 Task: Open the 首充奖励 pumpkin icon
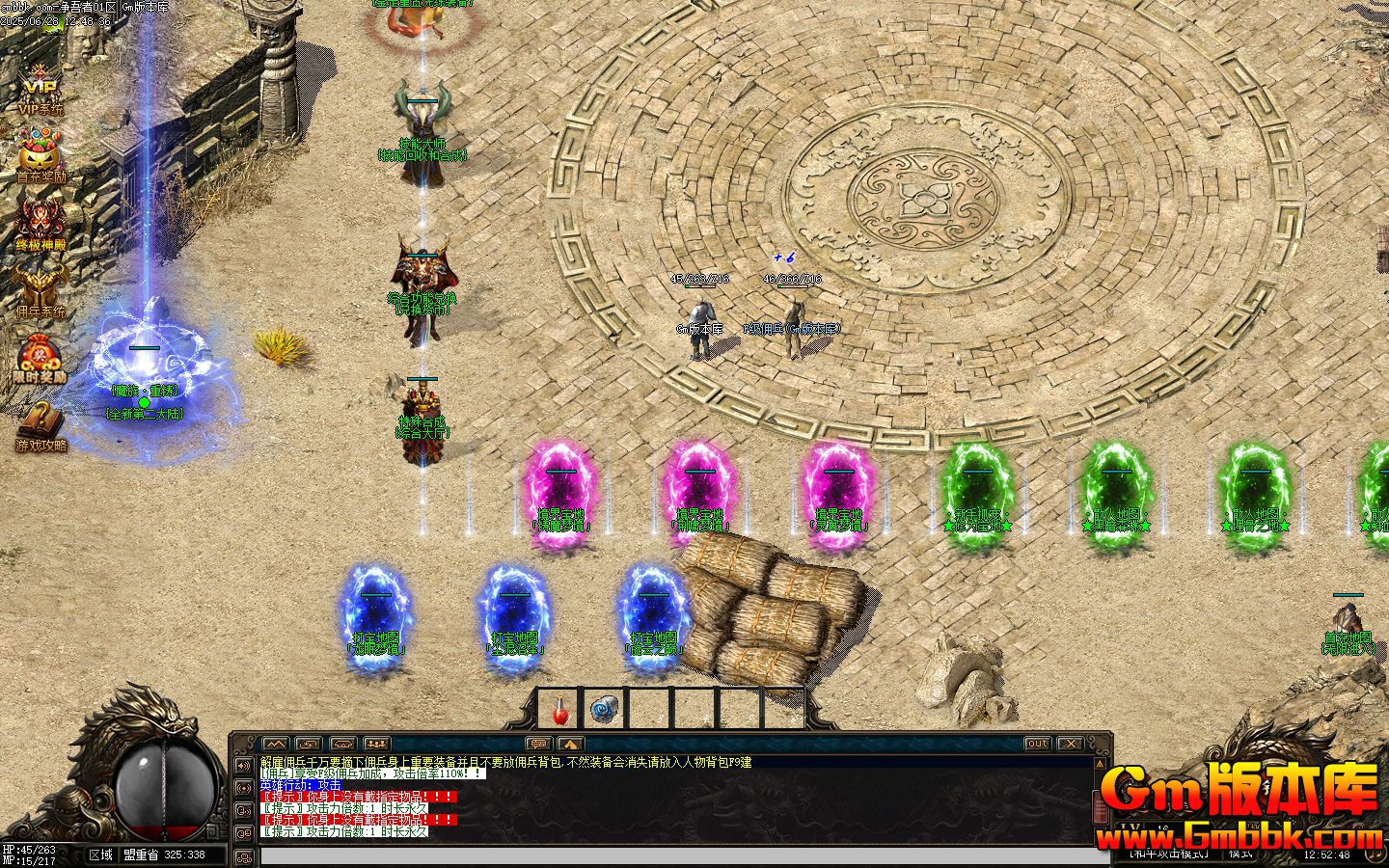[x=40, y=154]
